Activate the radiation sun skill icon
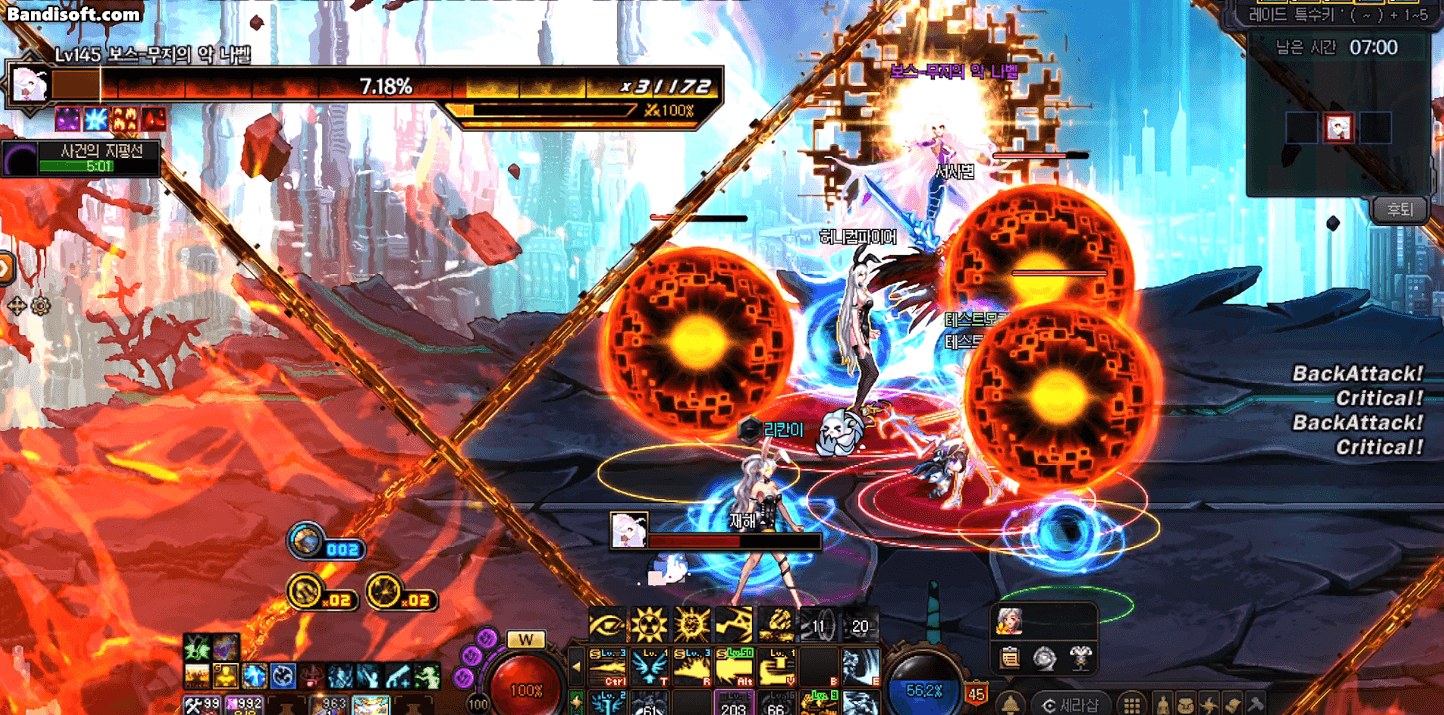Viewport: 1444px width, 715px height. coord(647,624)
